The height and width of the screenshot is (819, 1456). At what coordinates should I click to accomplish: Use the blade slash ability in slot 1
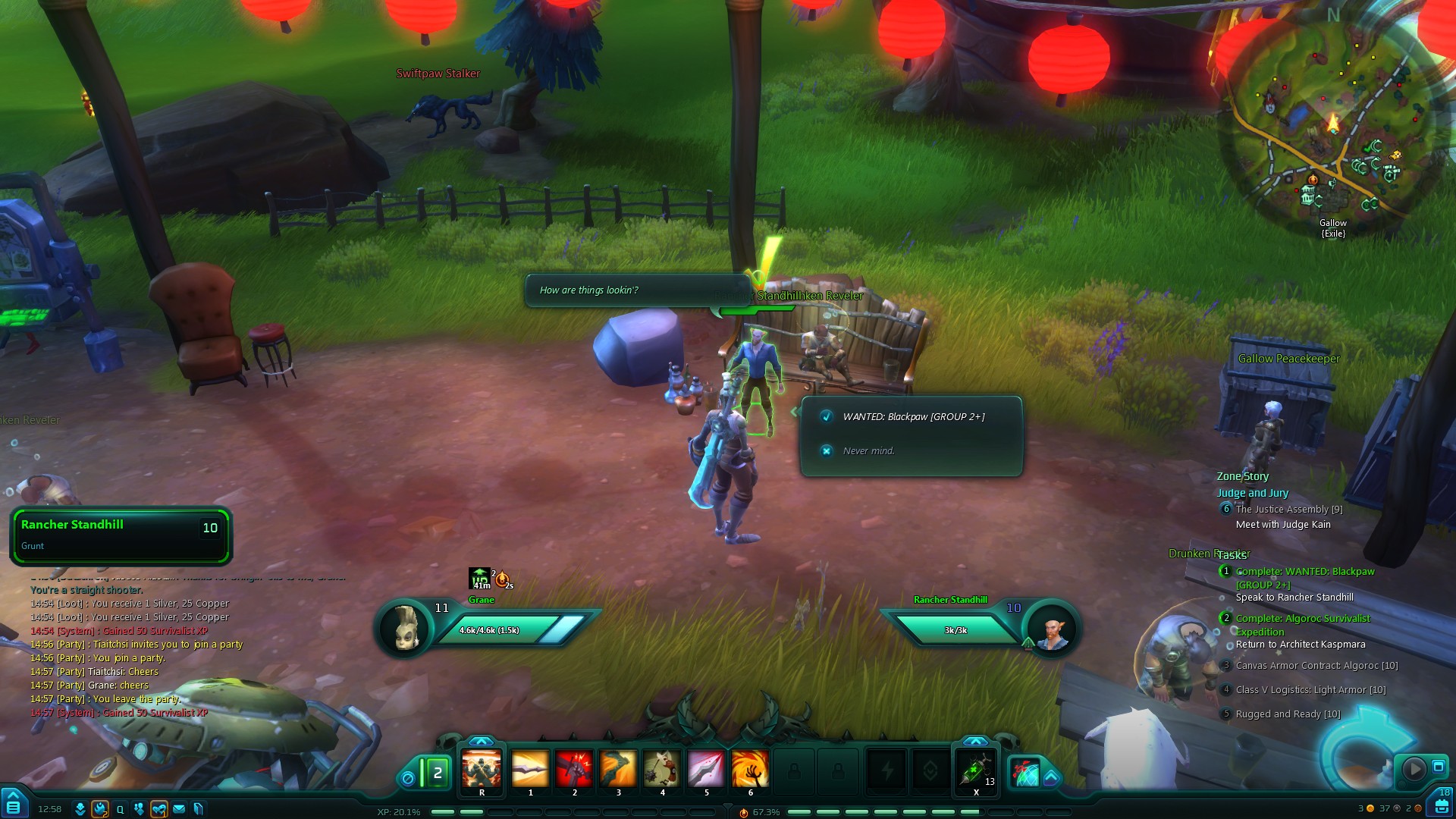pyautogui.click(x=530, y=770)
